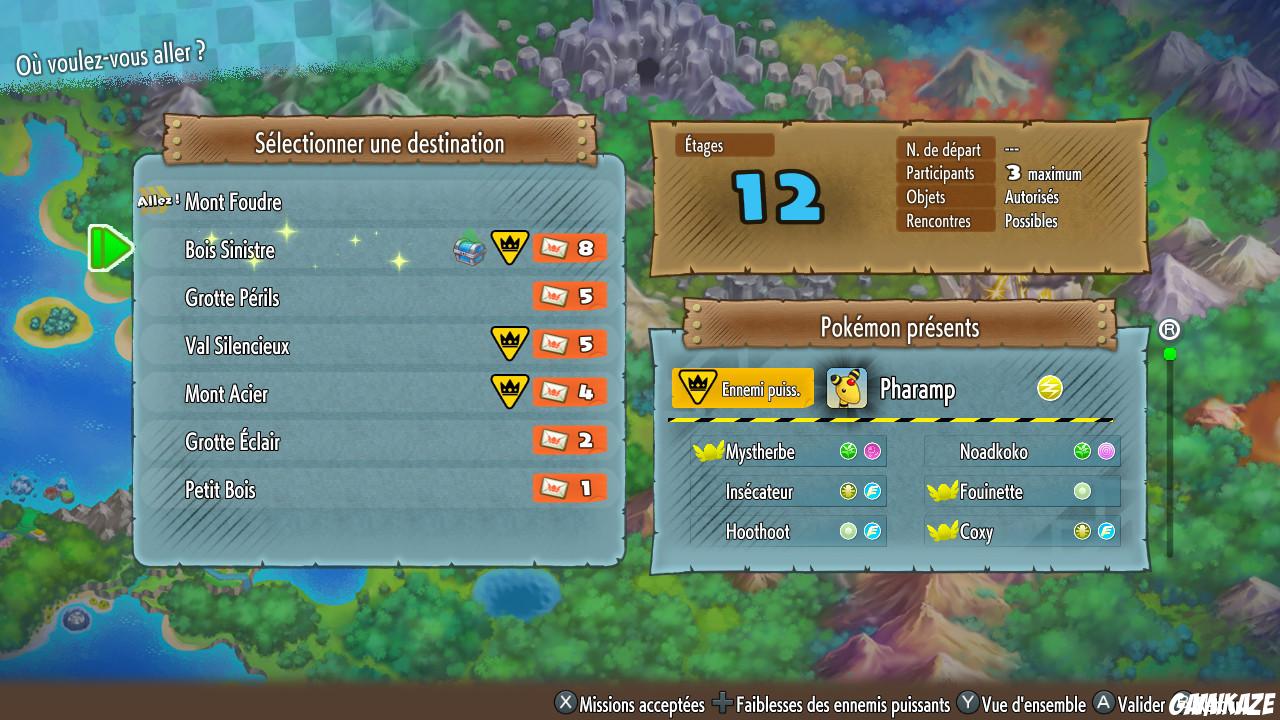Click the crown warning badge beside Bois Sinistre
Image resolution: width=1280 pixels, height=720 pixels.
510,247
